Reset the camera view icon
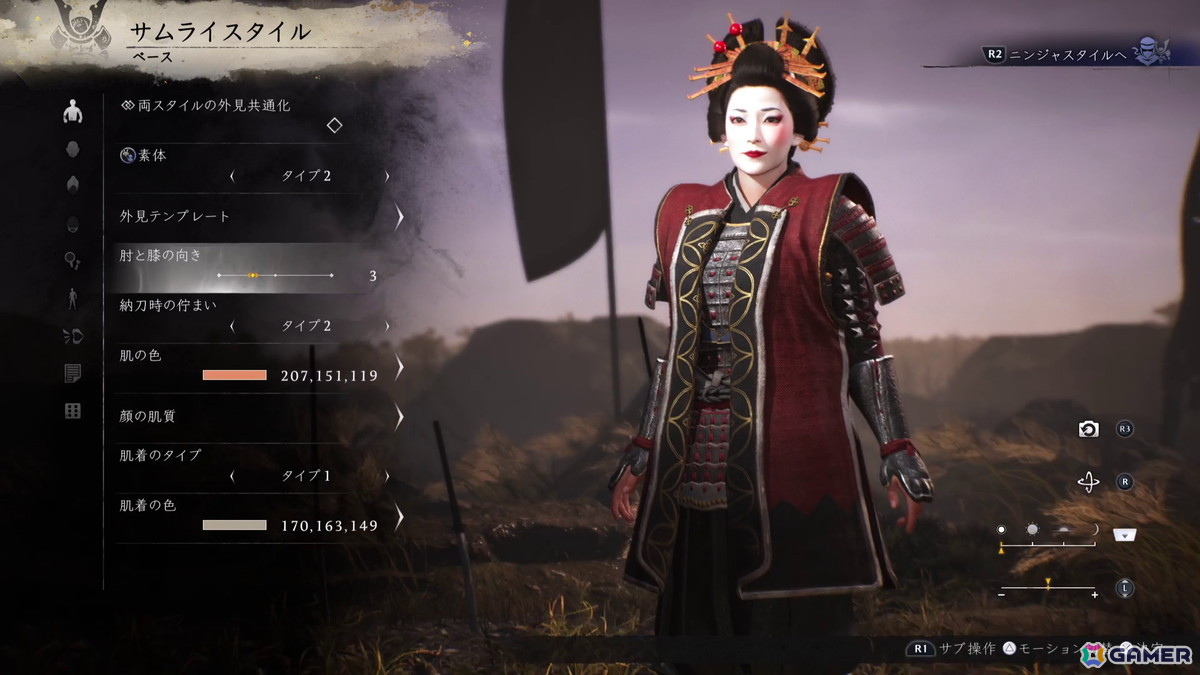 click(x=1088, y=429)
